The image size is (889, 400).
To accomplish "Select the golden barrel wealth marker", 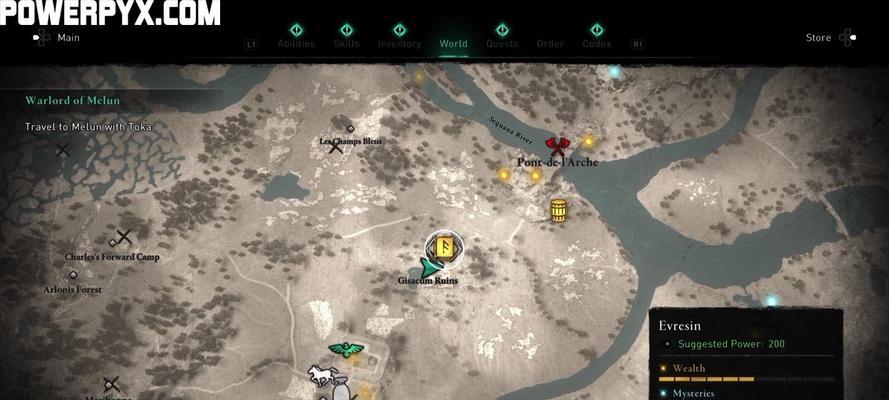I will click(x=559, y=209).
